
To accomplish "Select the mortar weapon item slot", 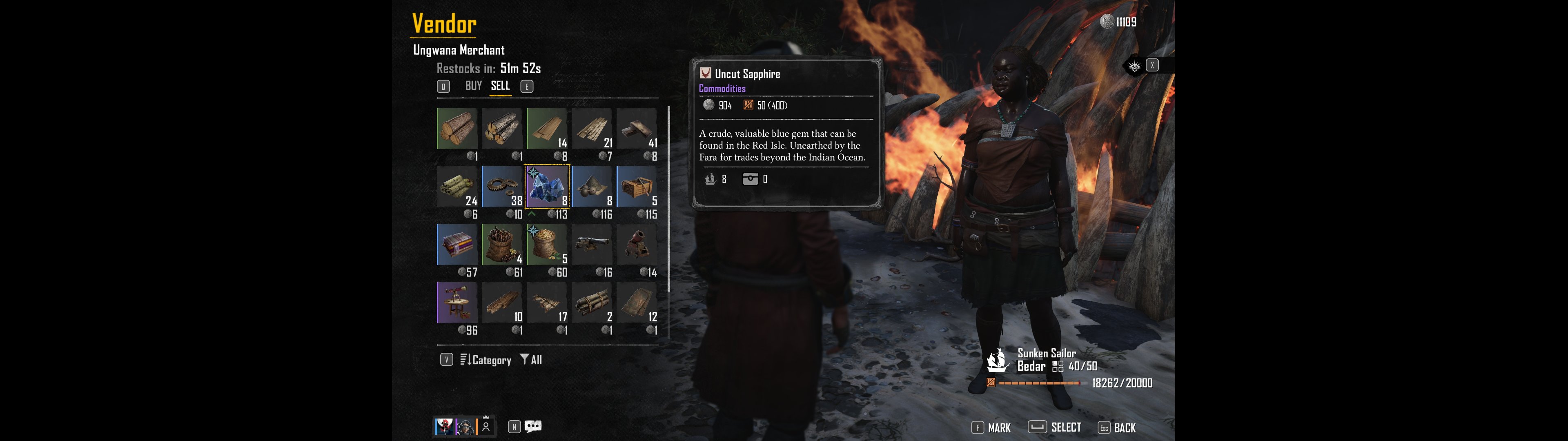I will click(x=636, y=244).
